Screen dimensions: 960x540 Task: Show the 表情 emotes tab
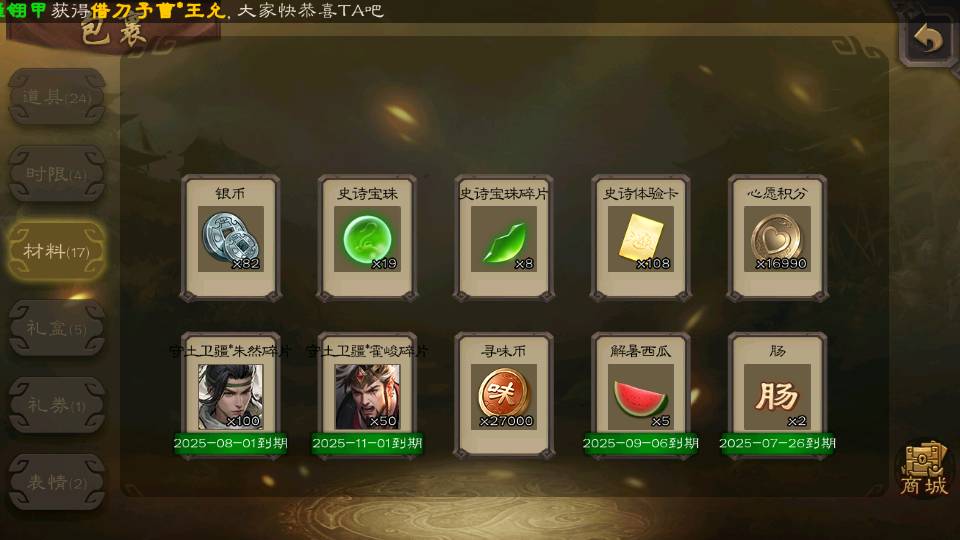coord(56,482)
